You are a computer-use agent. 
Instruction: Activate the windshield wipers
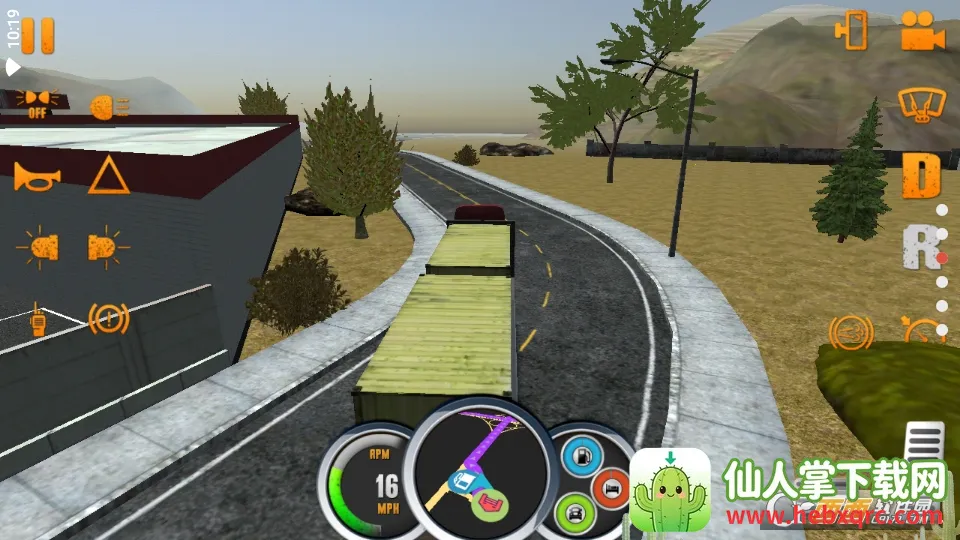point(922,103)
